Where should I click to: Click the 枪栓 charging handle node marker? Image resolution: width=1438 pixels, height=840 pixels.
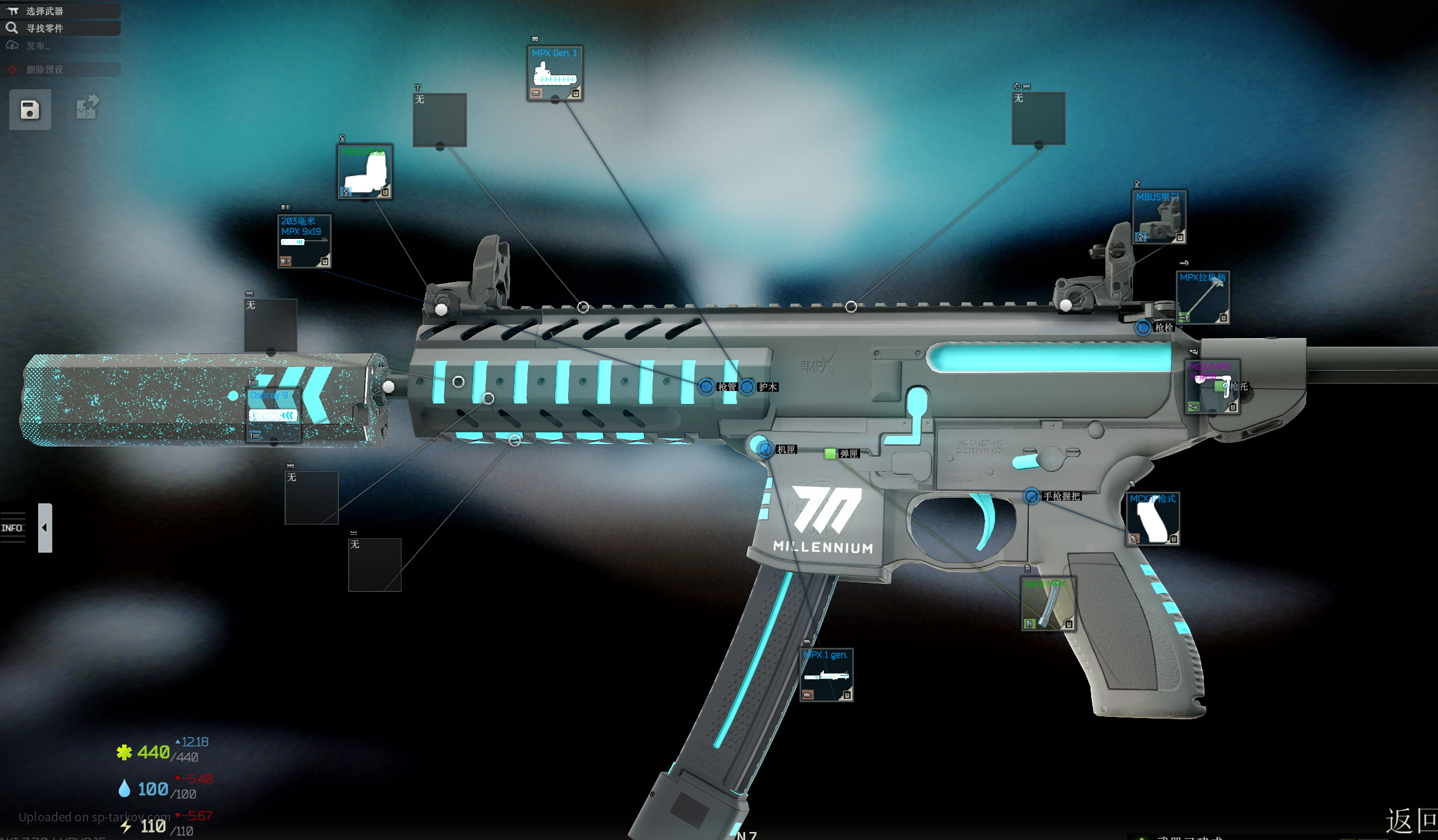point(1143,328)
